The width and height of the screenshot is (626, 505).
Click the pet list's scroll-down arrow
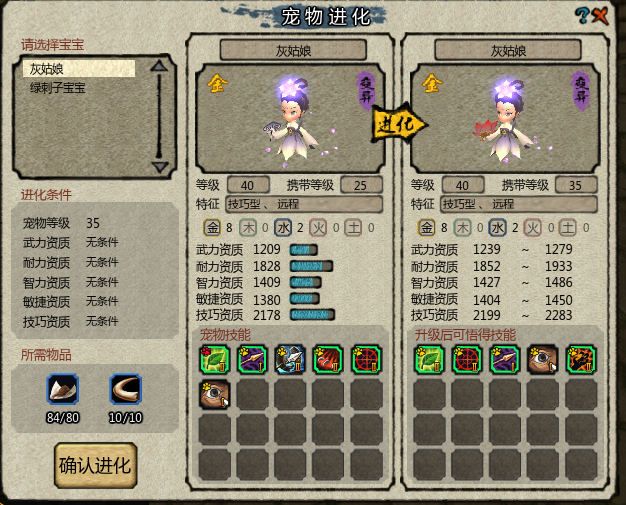(x=158, y=166)
